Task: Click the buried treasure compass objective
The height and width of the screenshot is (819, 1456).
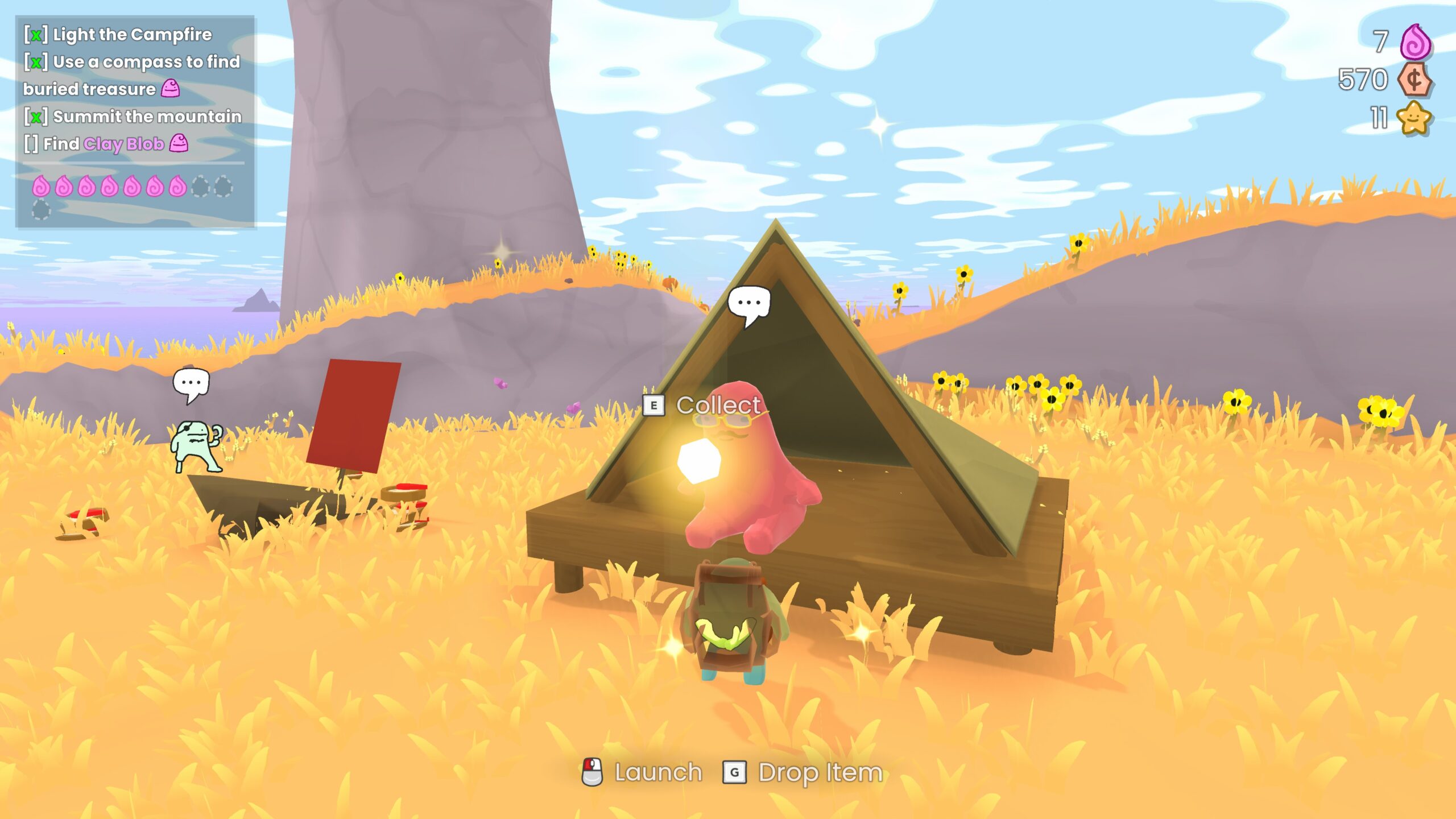Action: click(x=131, y=75)
